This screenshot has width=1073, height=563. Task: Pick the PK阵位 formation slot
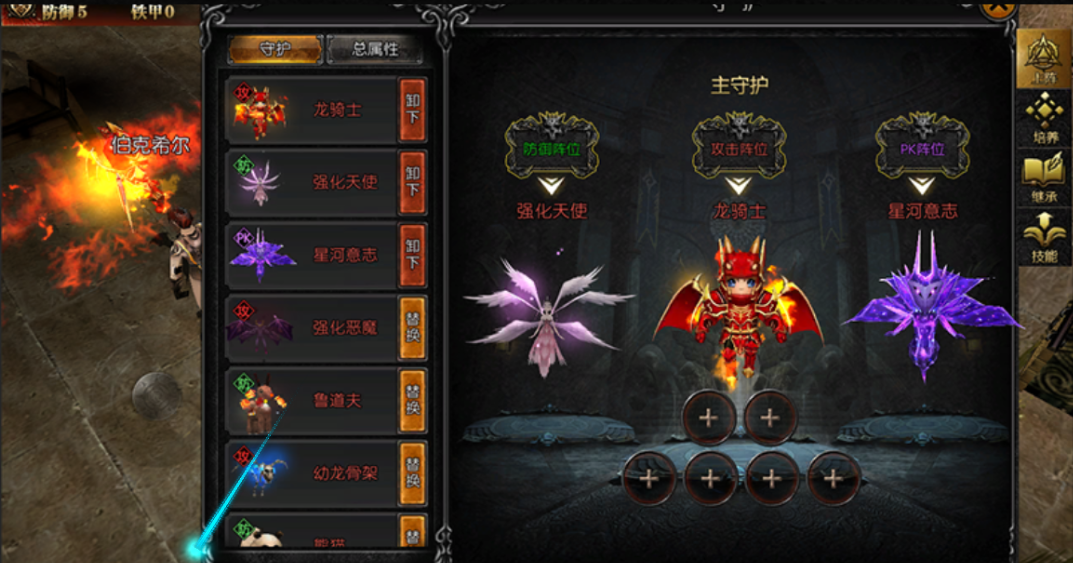[921, 150]
